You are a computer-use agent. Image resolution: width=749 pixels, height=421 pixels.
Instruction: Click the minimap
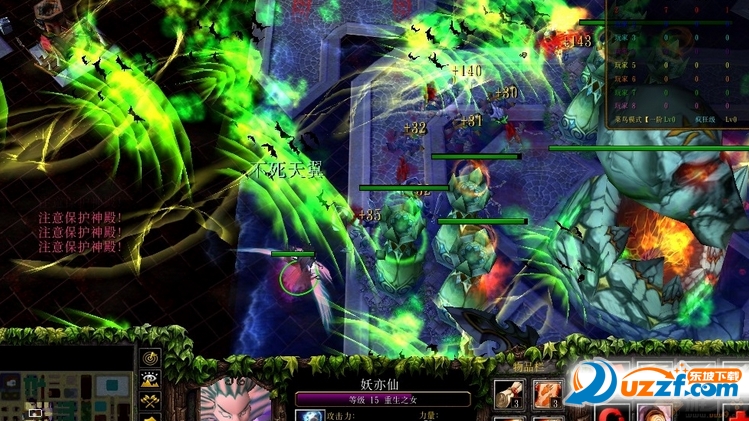tap(65, 395)
